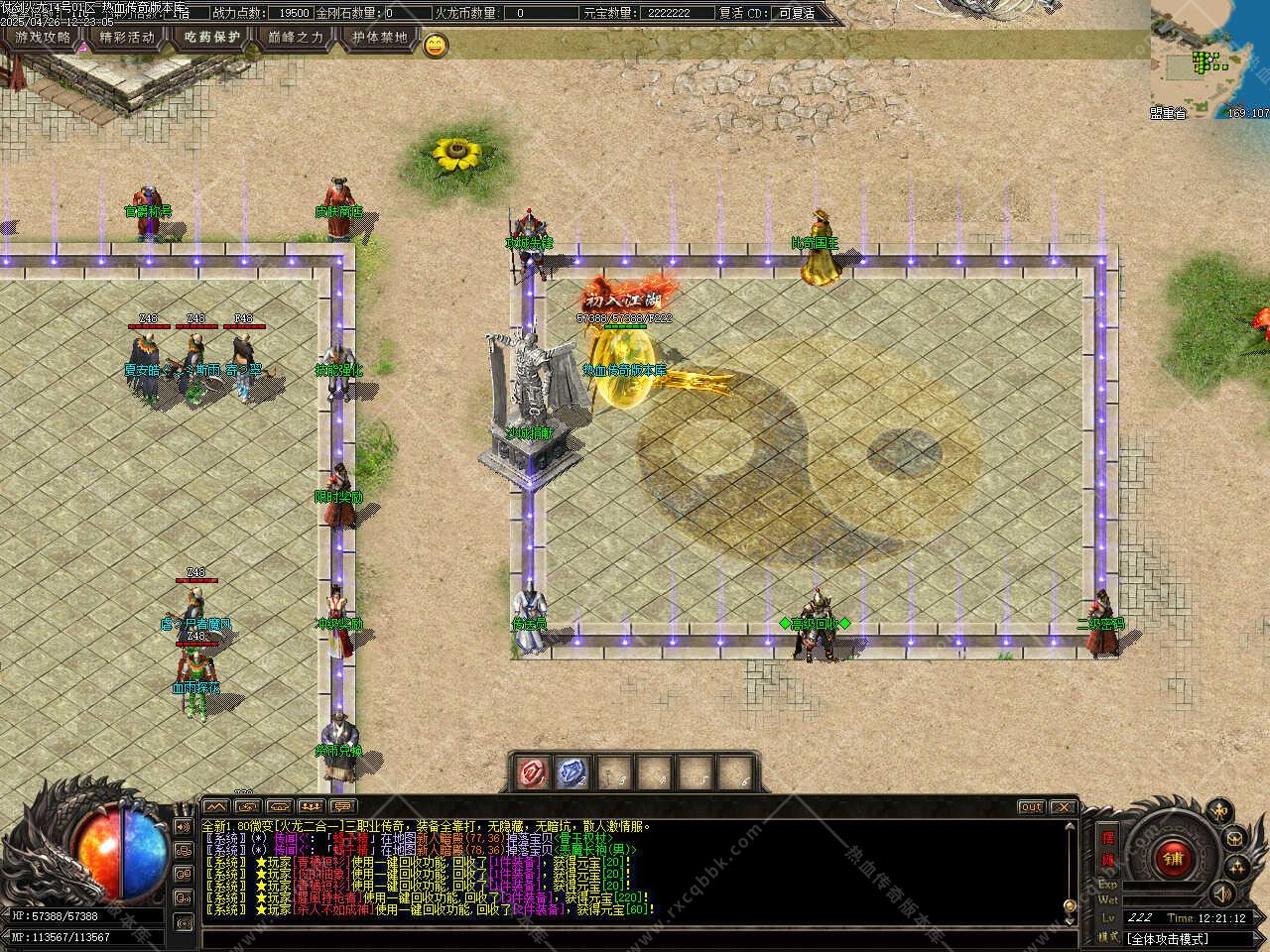Open the minimap in the corner
The height and width of the screenshot is (952, 1270).
[x=1209, y=59]
